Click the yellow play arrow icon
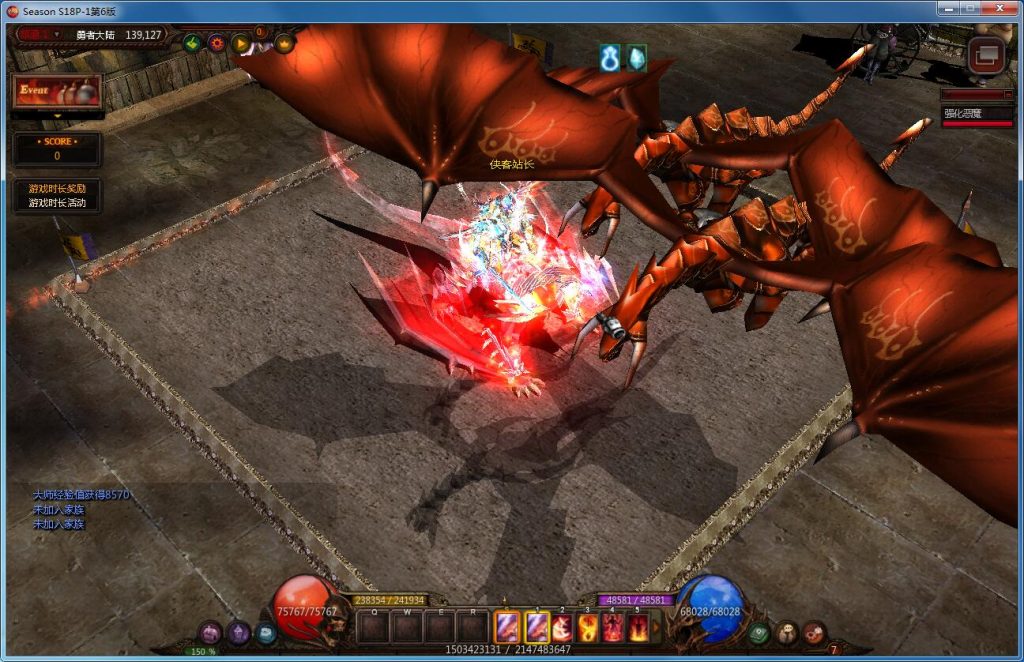This screenshot has width=1024, height=662. 240,43
